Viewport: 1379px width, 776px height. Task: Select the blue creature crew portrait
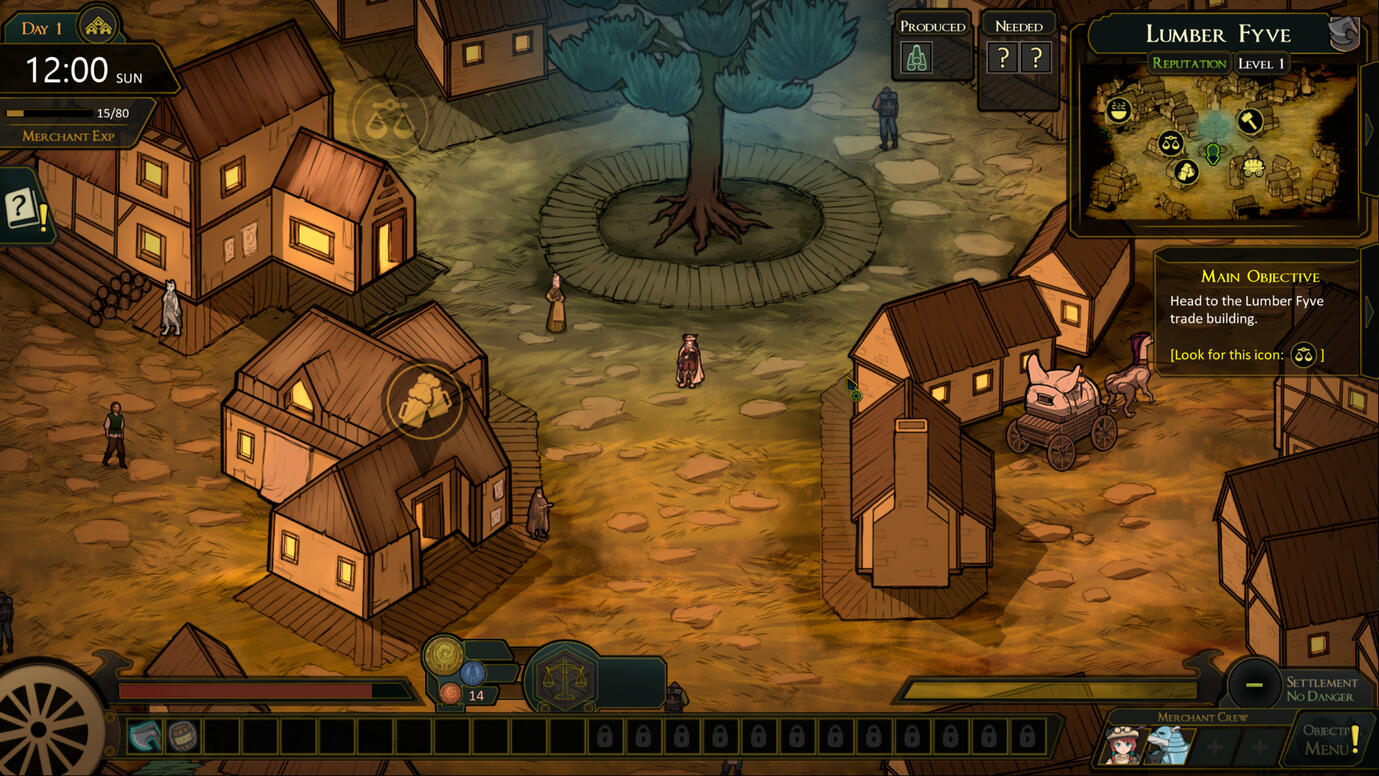1167,745
